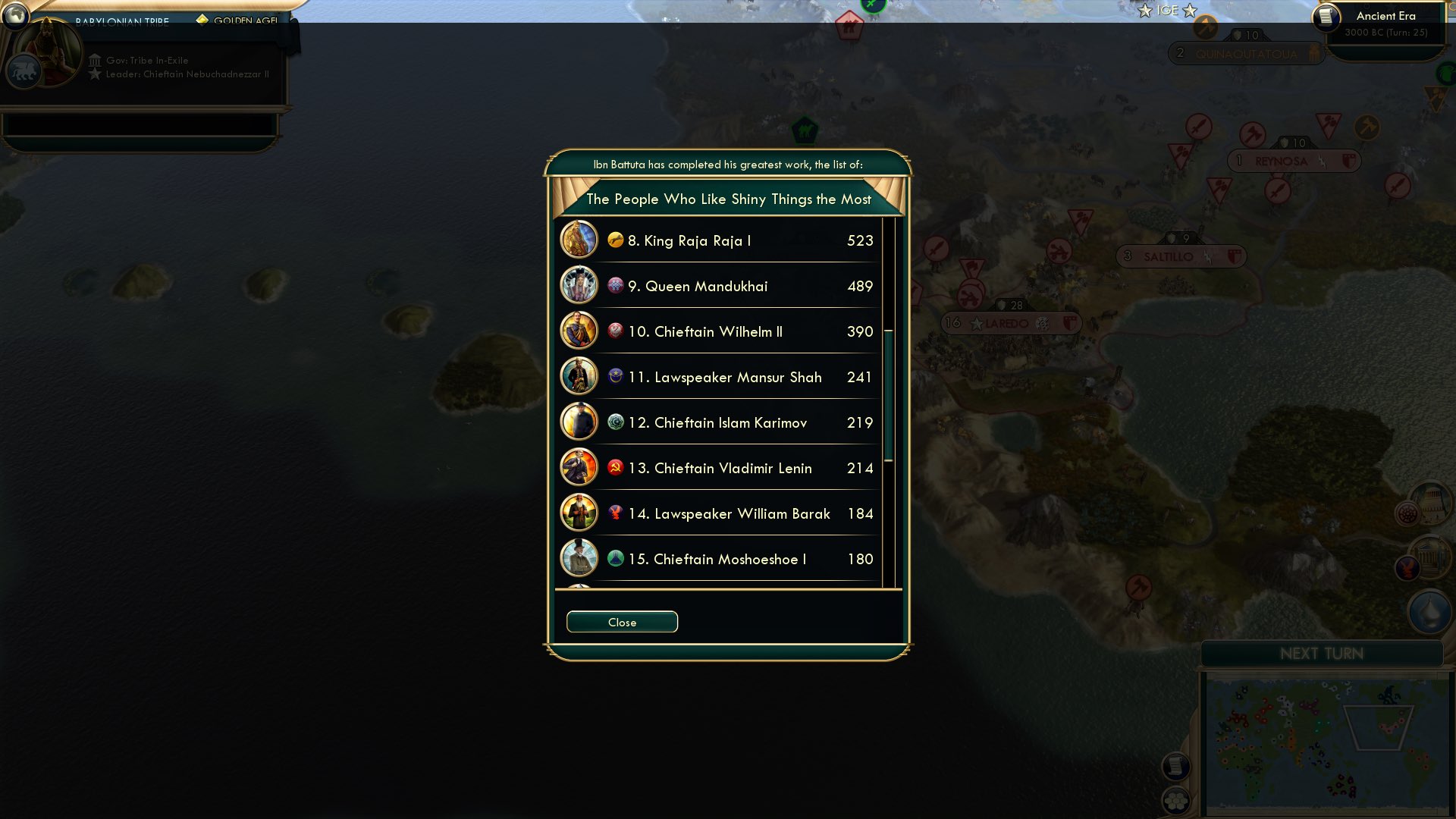The image size is (1456, 819).
Task: Click the NEXT TURN button
Action: (x=1323, y=654)
